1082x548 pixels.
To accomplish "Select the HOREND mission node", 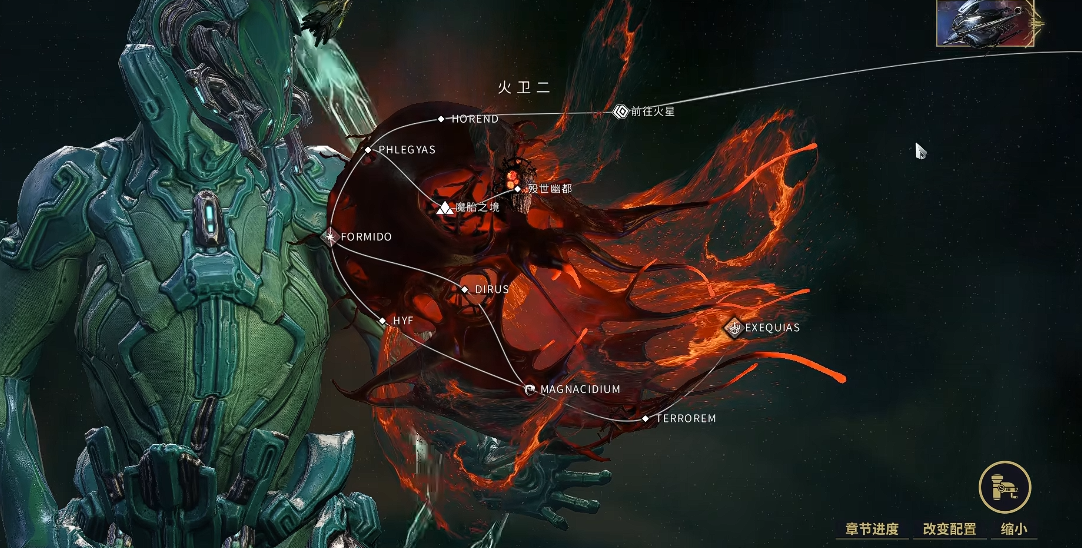I will tap(441, 119).
